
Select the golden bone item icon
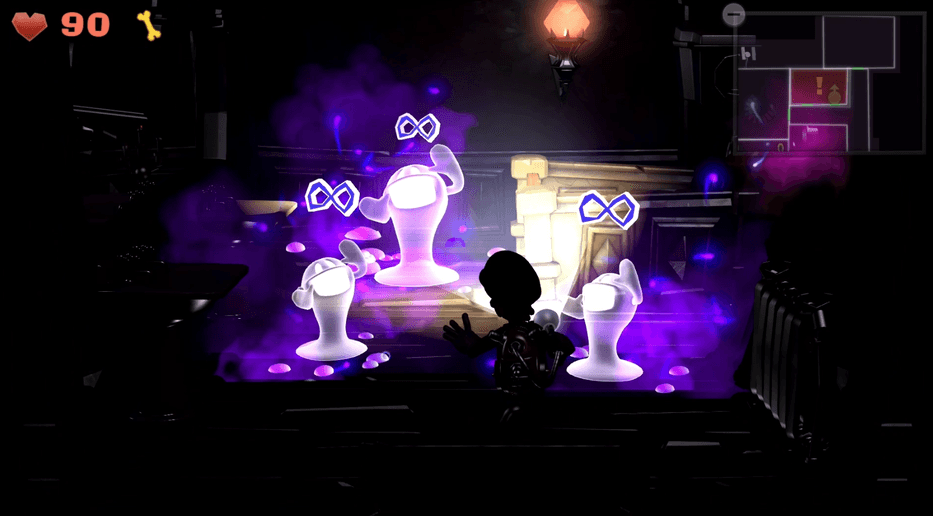(149, 25)
